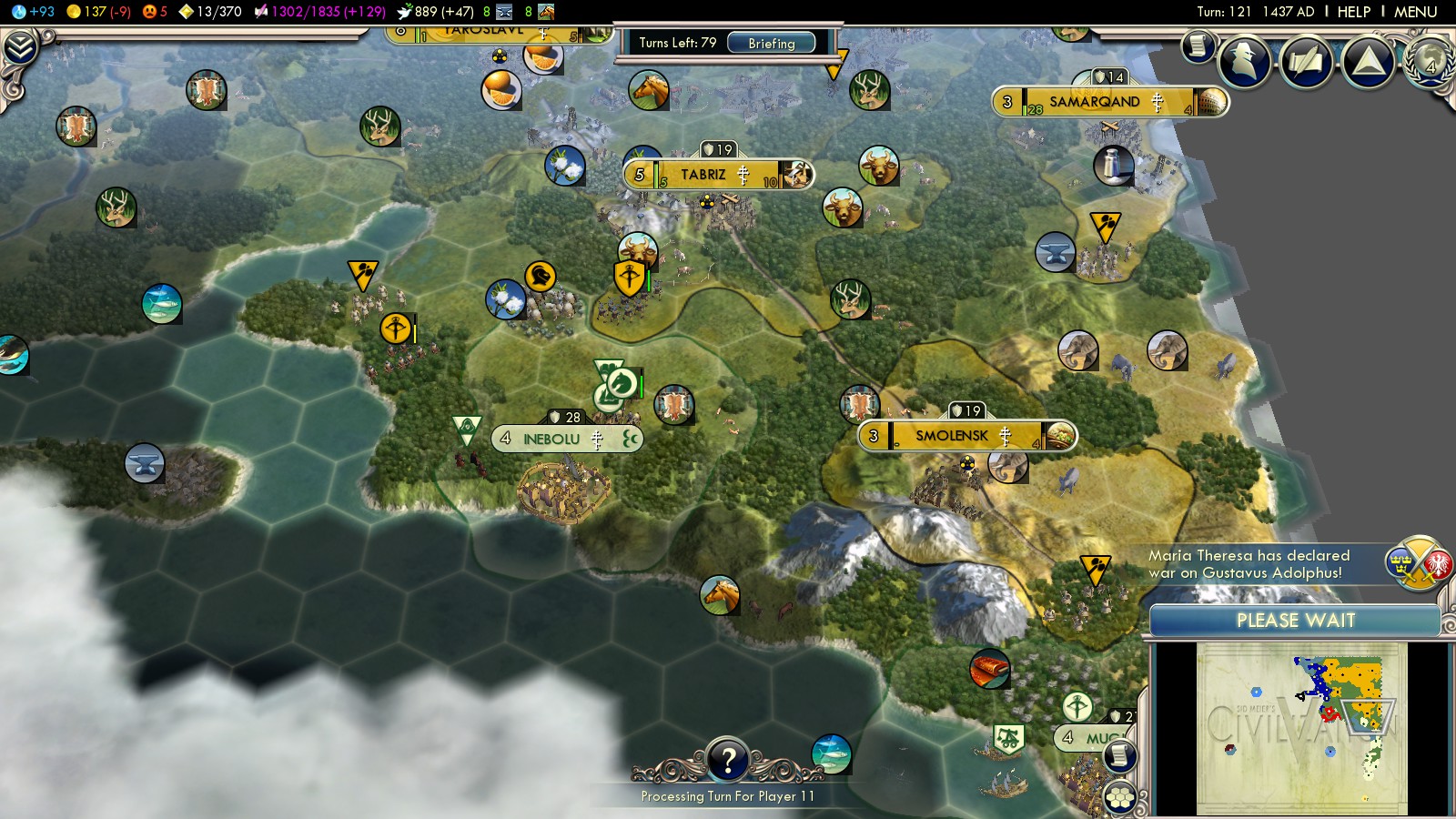Image resolution: width=1456 pixels, height=819 pixels.
Task: Open the espionage spy overview
Action: [x=1244, y=62]
